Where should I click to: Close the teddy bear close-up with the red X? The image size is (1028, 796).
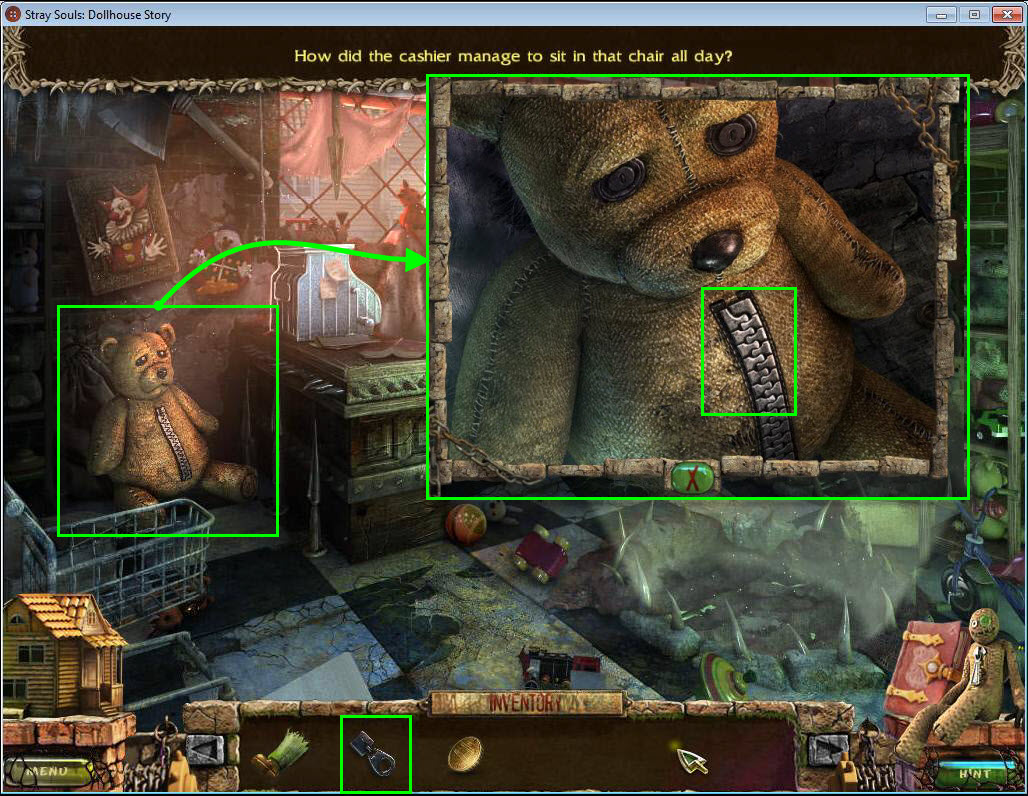coord(692,477)
